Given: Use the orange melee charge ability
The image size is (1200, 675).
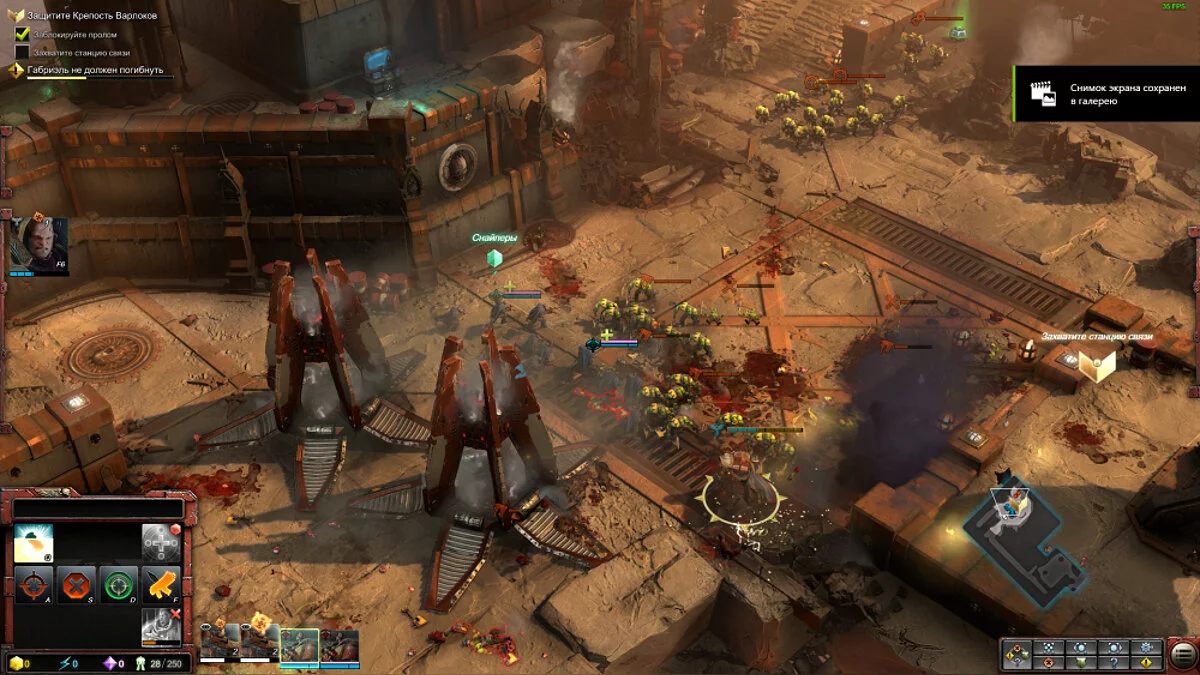Looking at the screenshot, I should coord(161,584).
